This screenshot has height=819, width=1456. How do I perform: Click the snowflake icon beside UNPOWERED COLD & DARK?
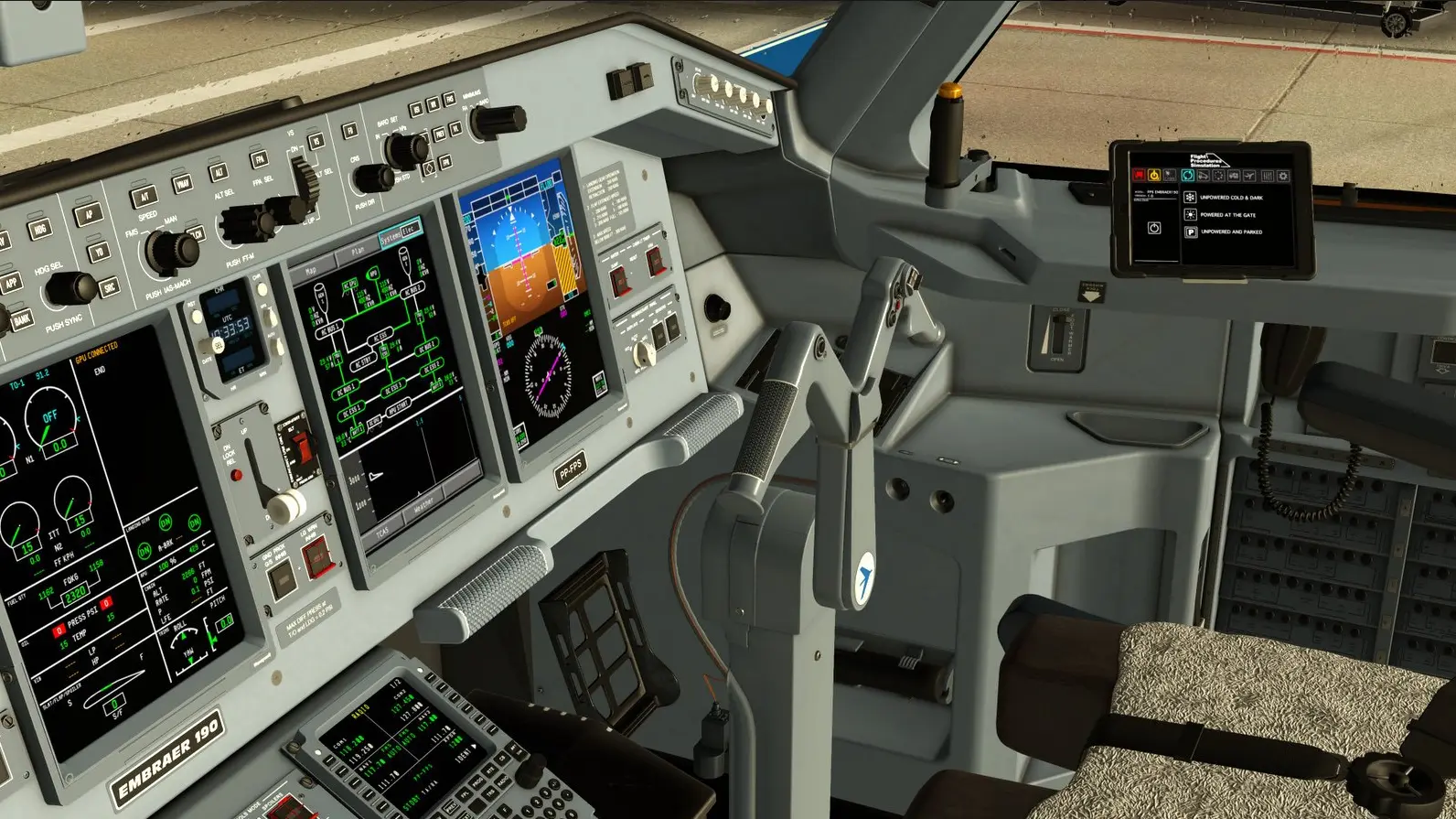tap(1191, 198)
